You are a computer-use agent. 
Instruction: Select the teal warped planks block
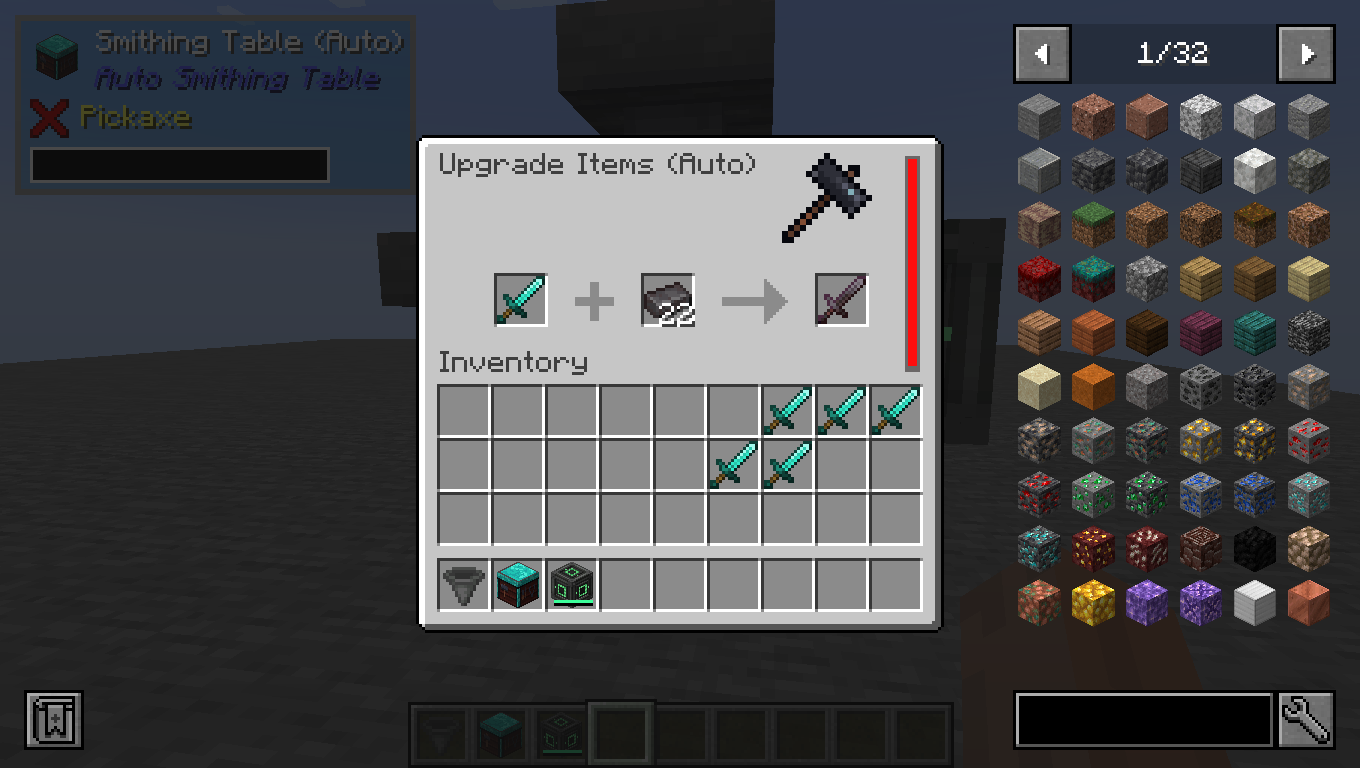click(1254, 333)
